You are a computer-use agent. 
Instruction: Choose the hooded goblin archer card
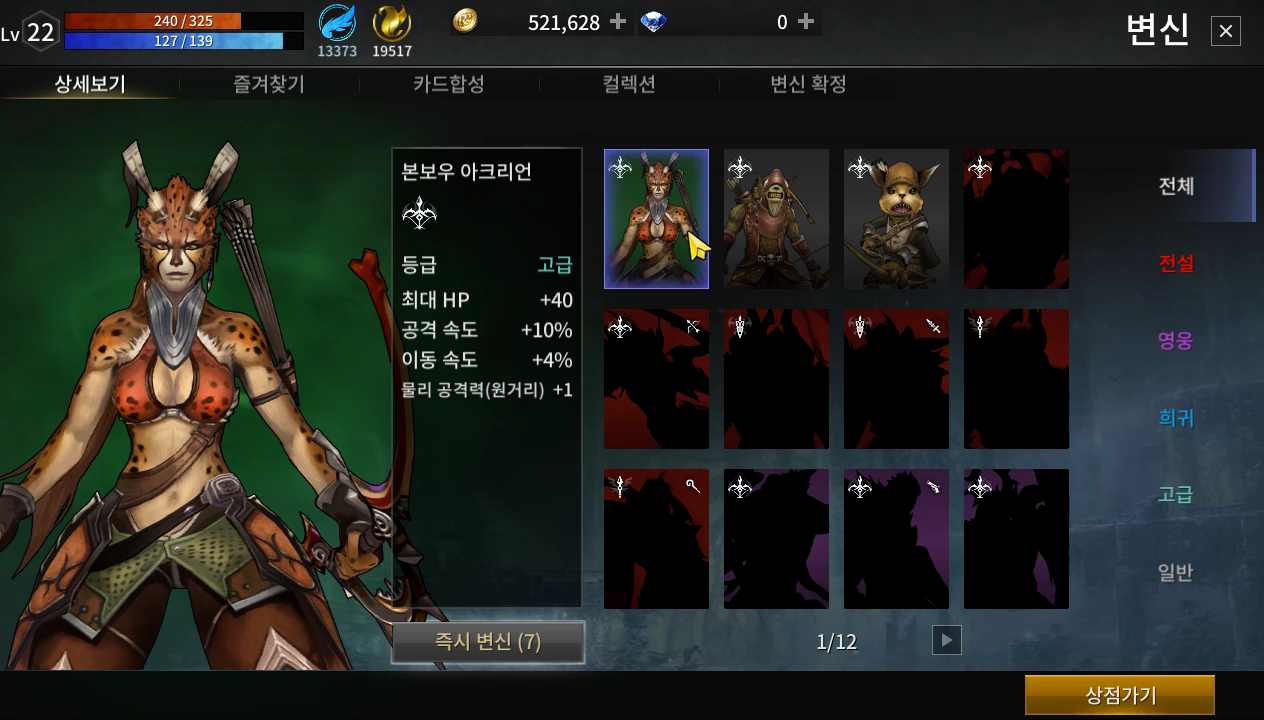776,219
